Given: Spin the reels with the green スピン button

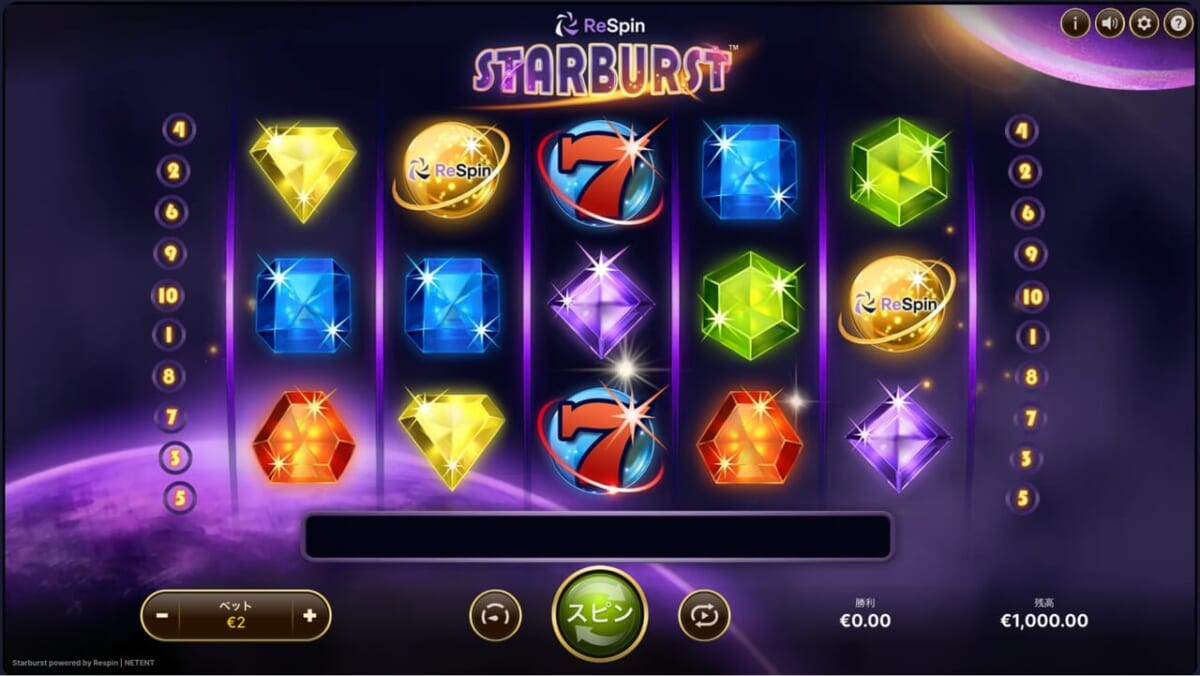Looking at the screenshot, I should [x=600, y=614].
